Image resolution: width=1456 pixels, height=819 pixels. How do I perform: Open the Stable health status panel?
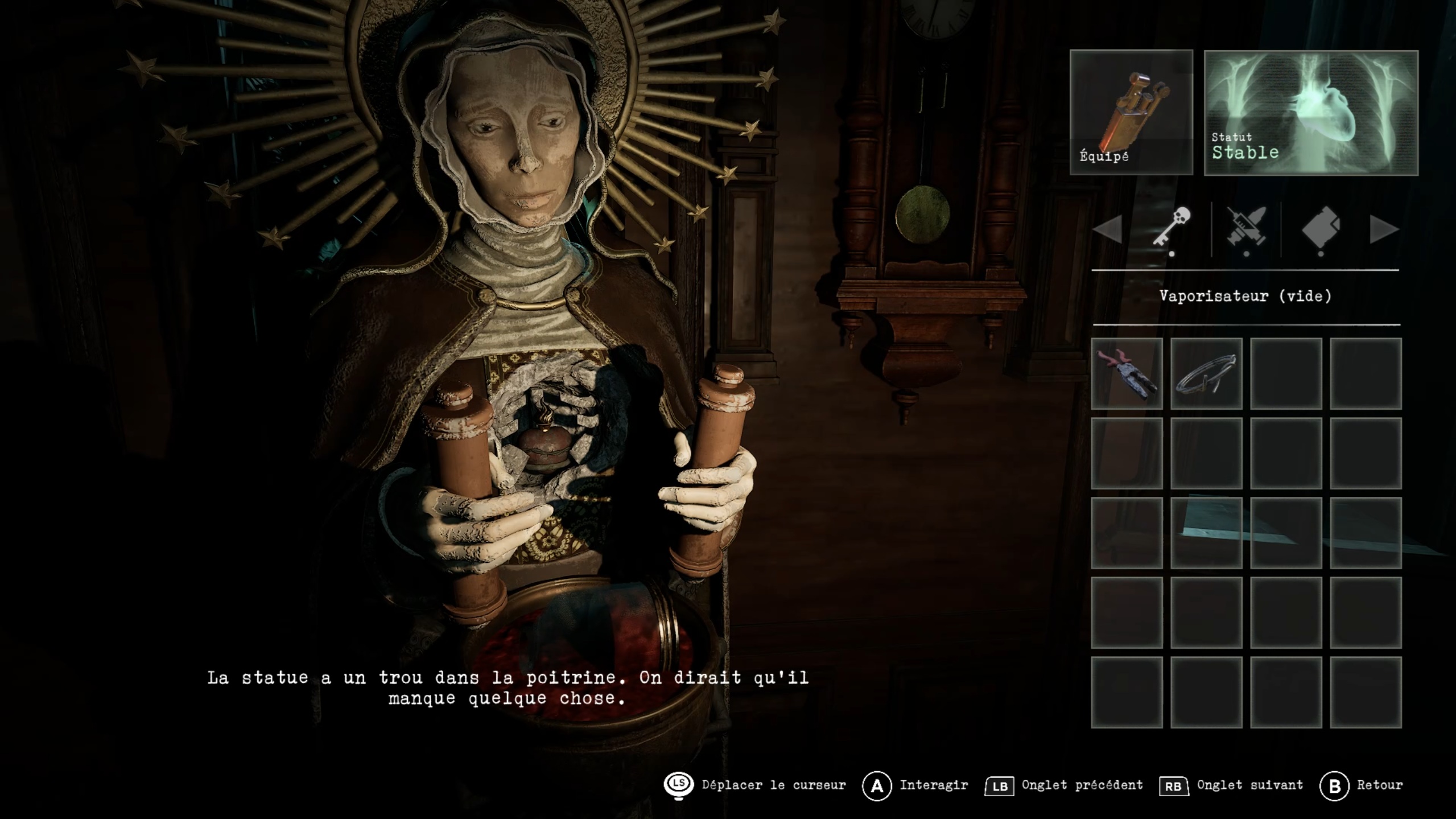click(x=1311, y=113)
